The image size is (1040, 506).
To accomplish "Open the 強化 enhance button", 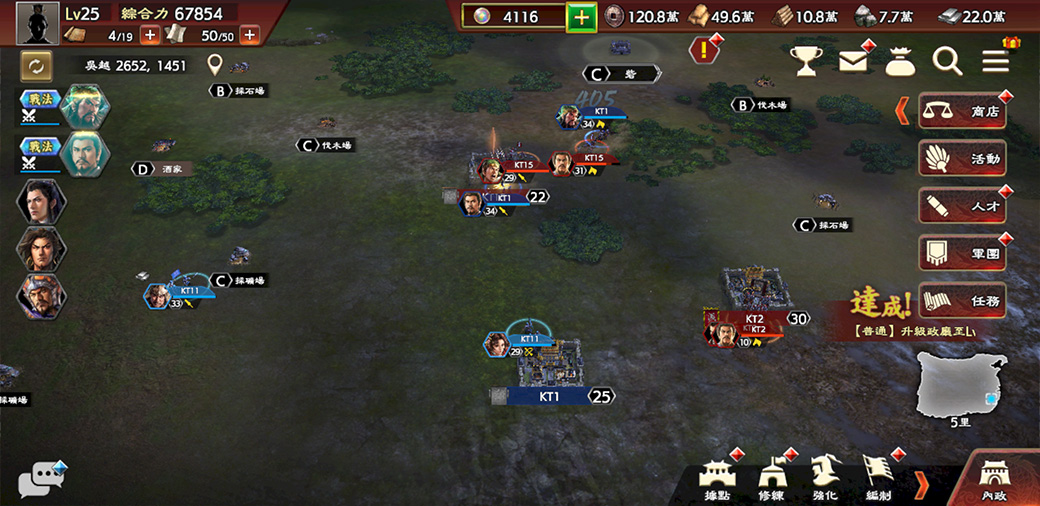I will point(825,479).
